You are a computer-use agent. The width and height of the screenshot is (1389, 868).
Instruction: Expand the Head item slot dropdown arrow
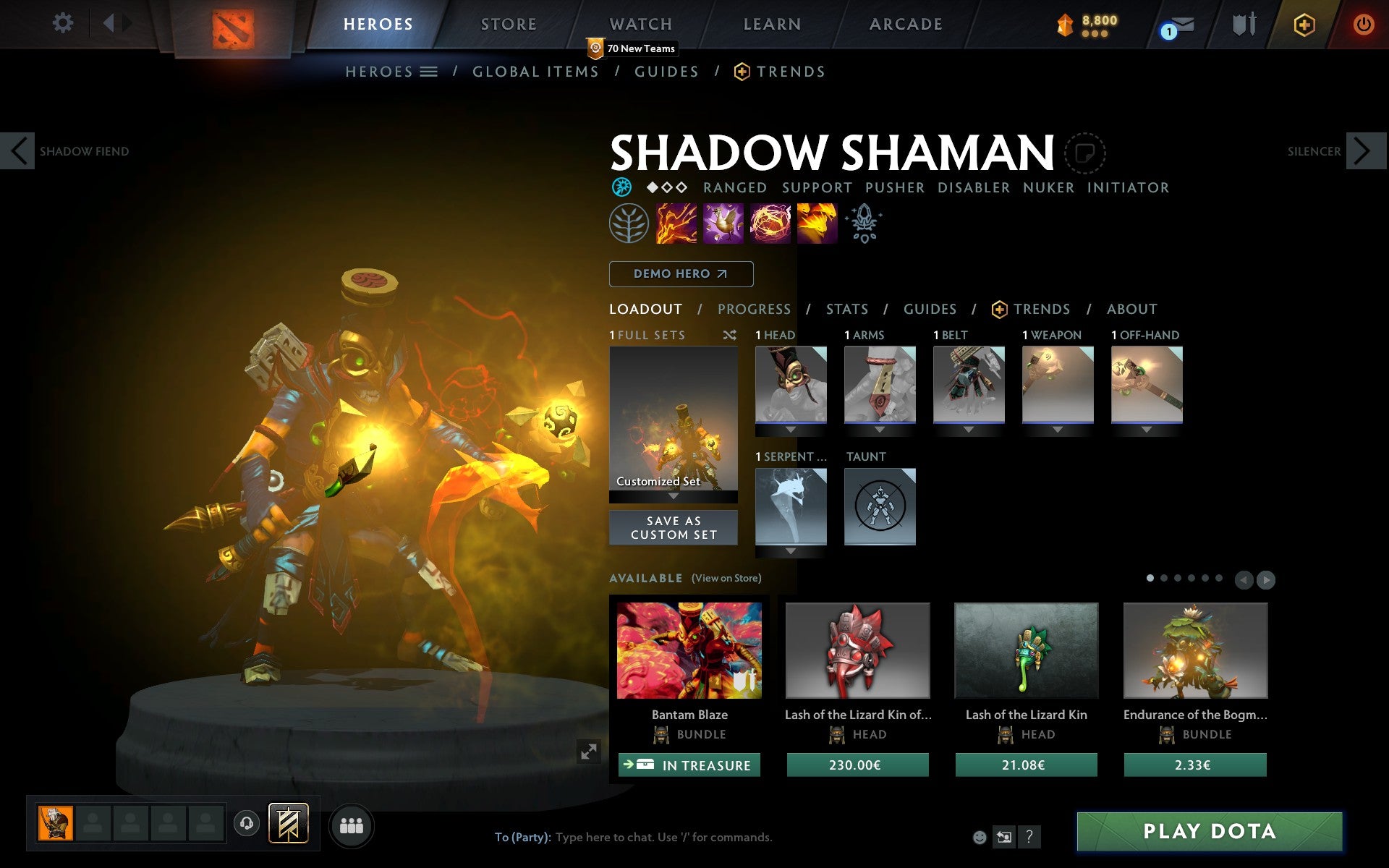click(790, 428)
